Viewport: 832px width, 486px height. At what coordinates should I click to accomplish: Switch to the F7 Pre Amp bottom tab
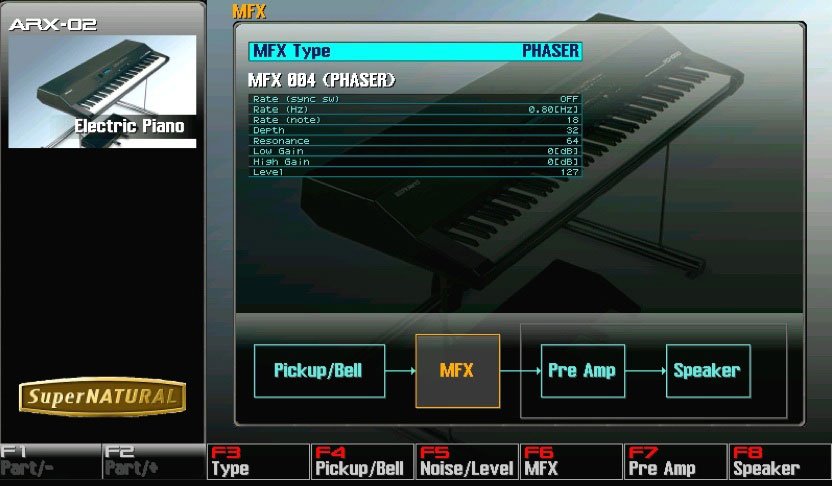point(675,463)
